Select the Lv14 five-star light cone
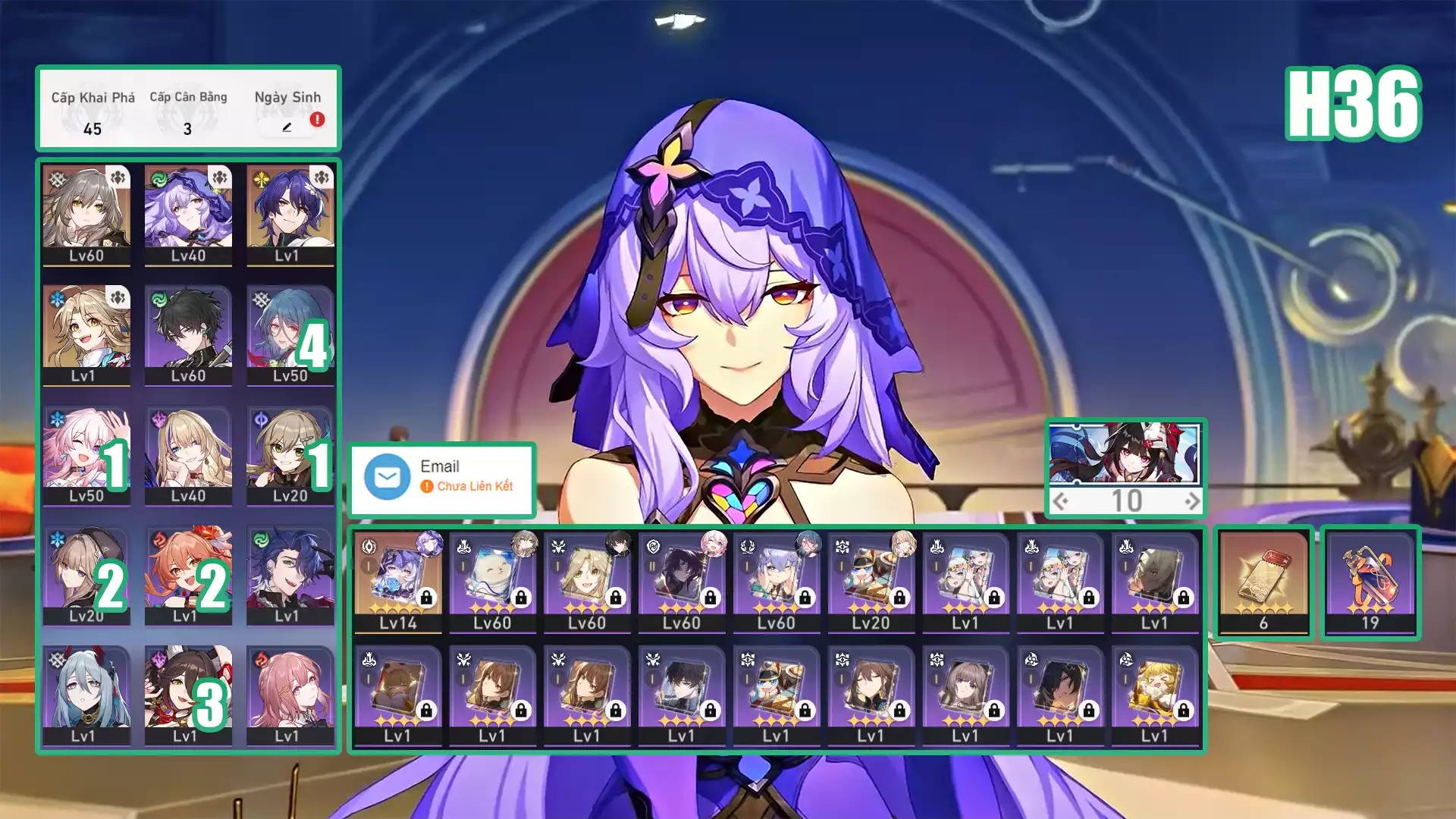1456x819 pixels. click(x=398, y=581)
